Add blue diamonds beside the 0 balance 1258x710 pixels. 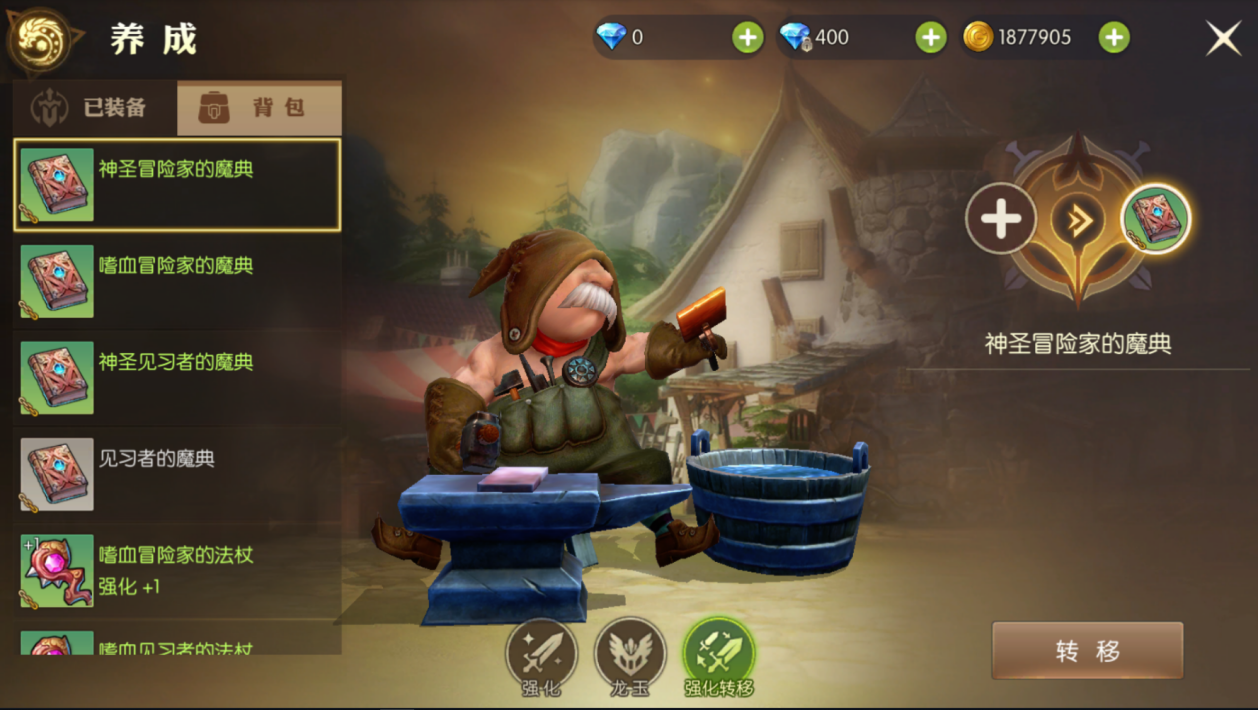(x=747, y=38)
